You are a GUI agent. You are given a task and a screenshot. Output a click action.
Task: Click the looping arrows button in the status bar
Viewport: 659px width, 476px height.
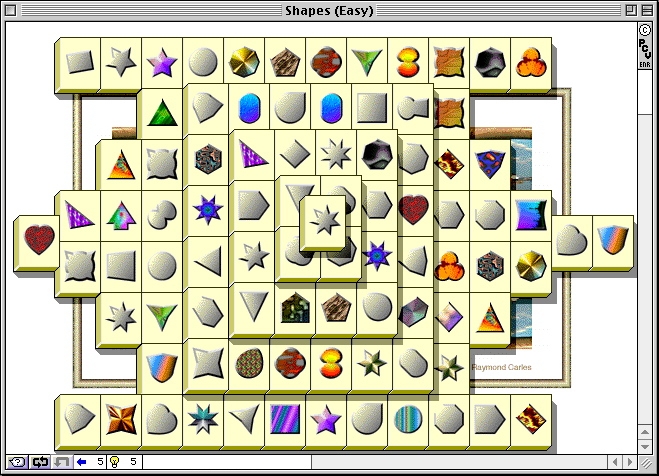pos(40,462)
